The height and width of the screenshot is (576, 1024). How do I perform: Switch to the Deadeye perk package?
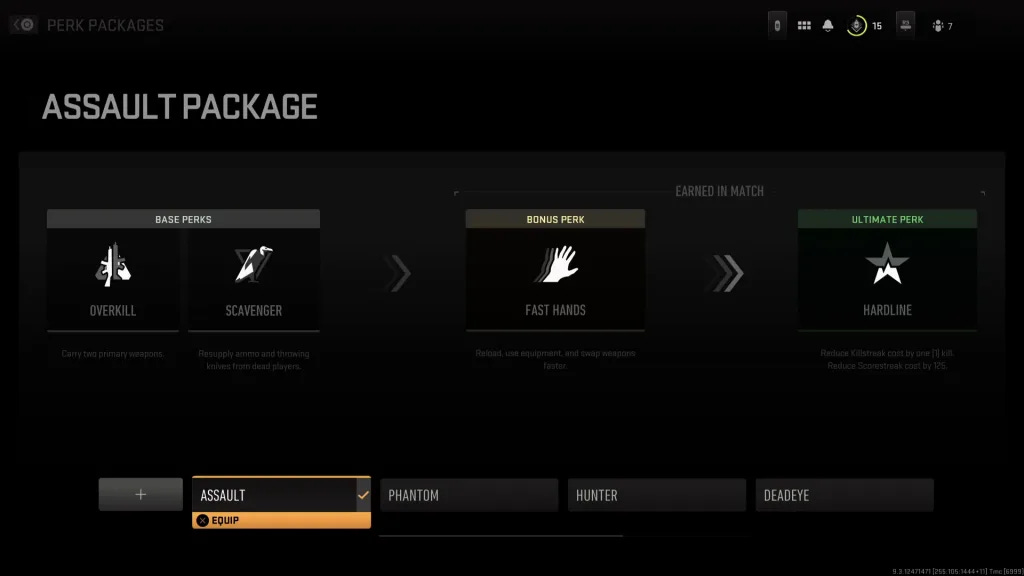[x=844, y=495]
